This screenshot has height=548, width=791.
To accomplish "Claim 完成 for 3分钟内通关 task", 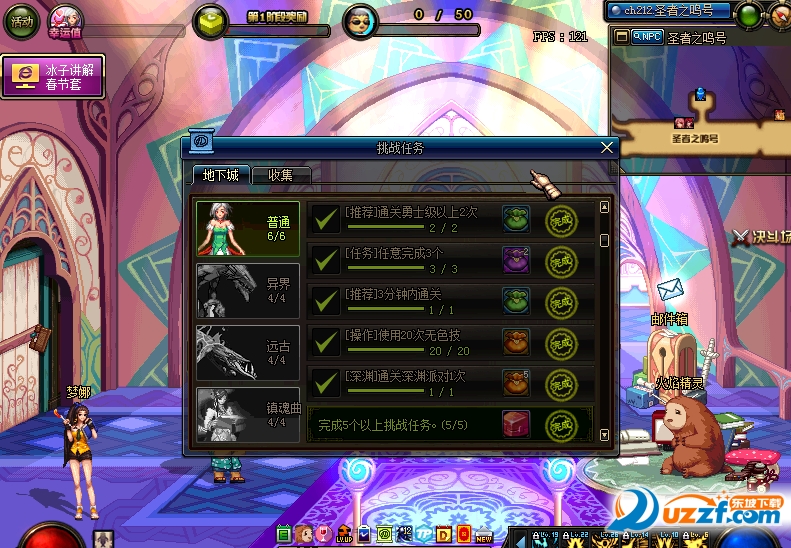I will coord(561,301).
